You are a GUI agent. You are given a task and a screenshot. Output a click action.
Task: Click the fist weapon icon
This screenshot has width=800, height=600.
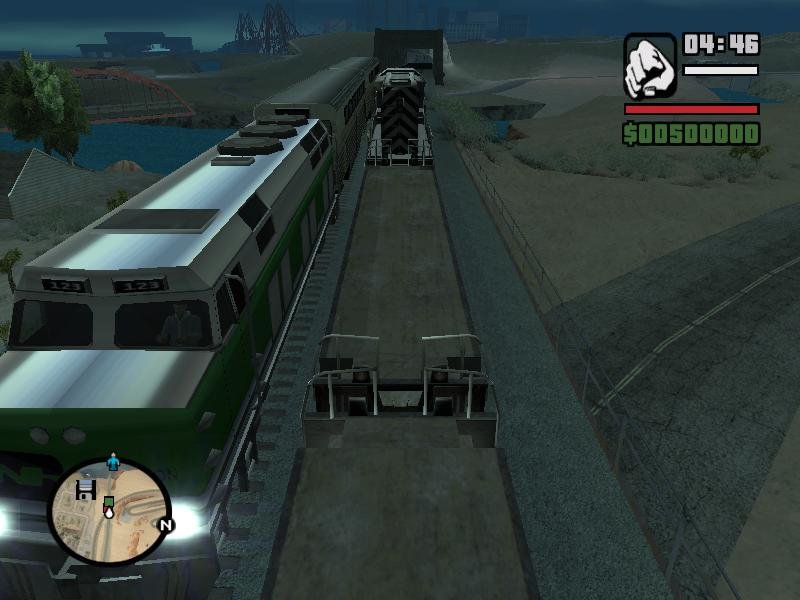(x=650, y=66)
